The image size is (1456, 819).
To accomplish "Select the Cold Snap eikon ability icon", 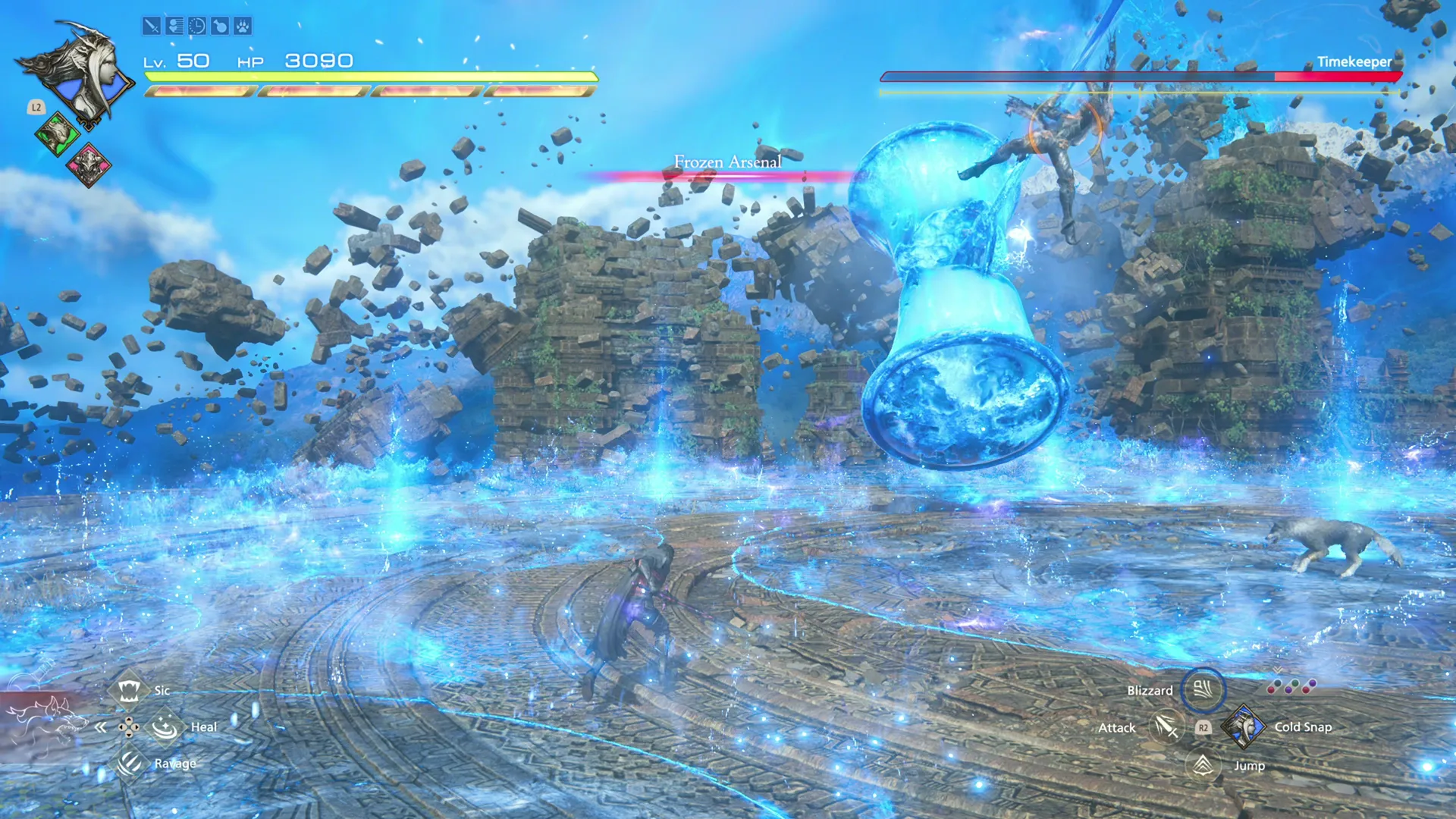I will point(1244,726).
